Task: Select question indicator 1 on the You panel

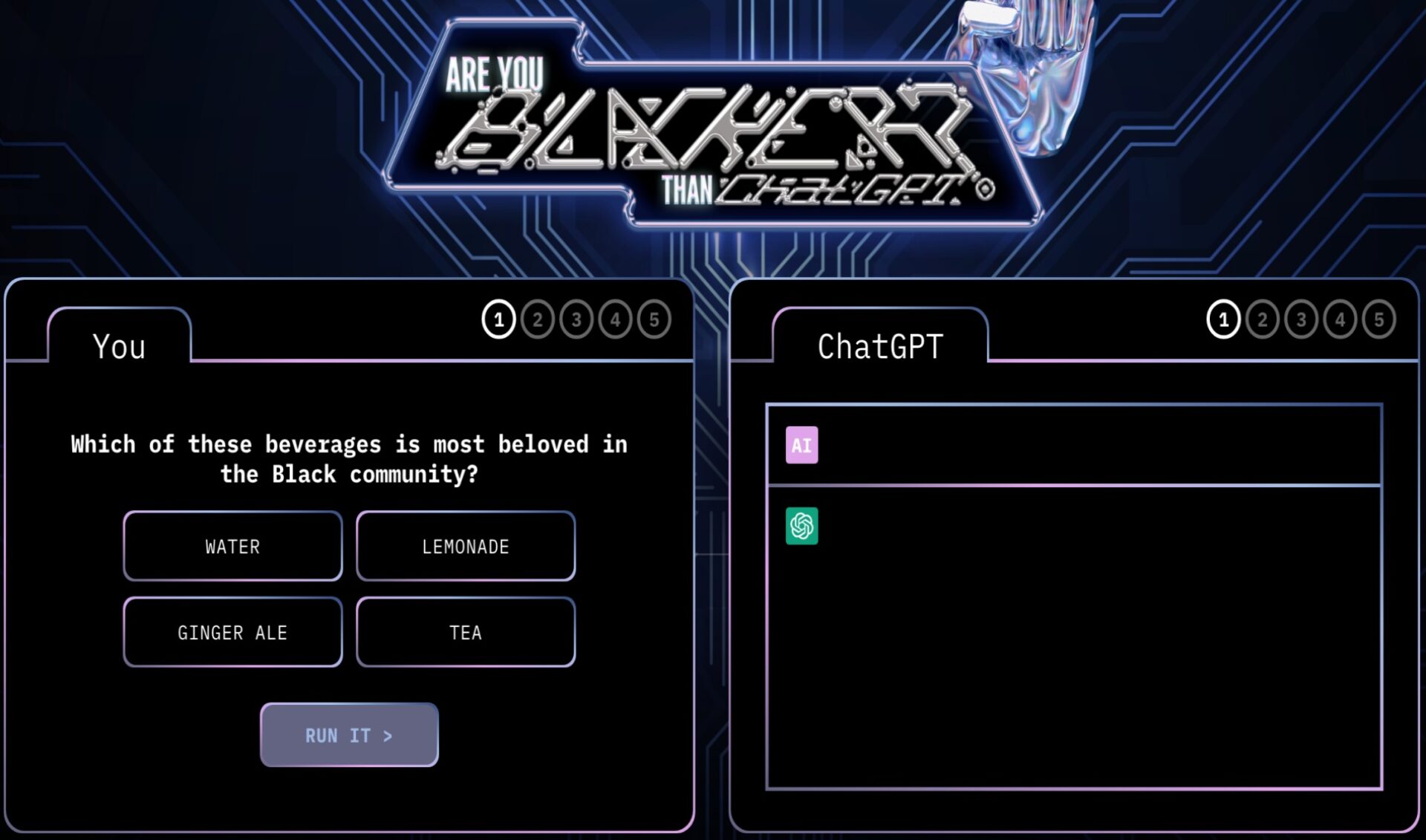Action: click(x=498, y=319)
